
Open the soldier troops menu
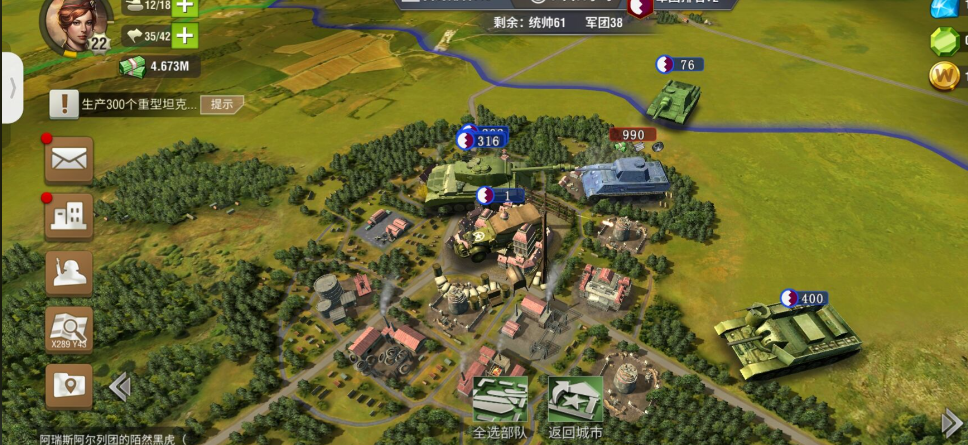click(69, 272)
